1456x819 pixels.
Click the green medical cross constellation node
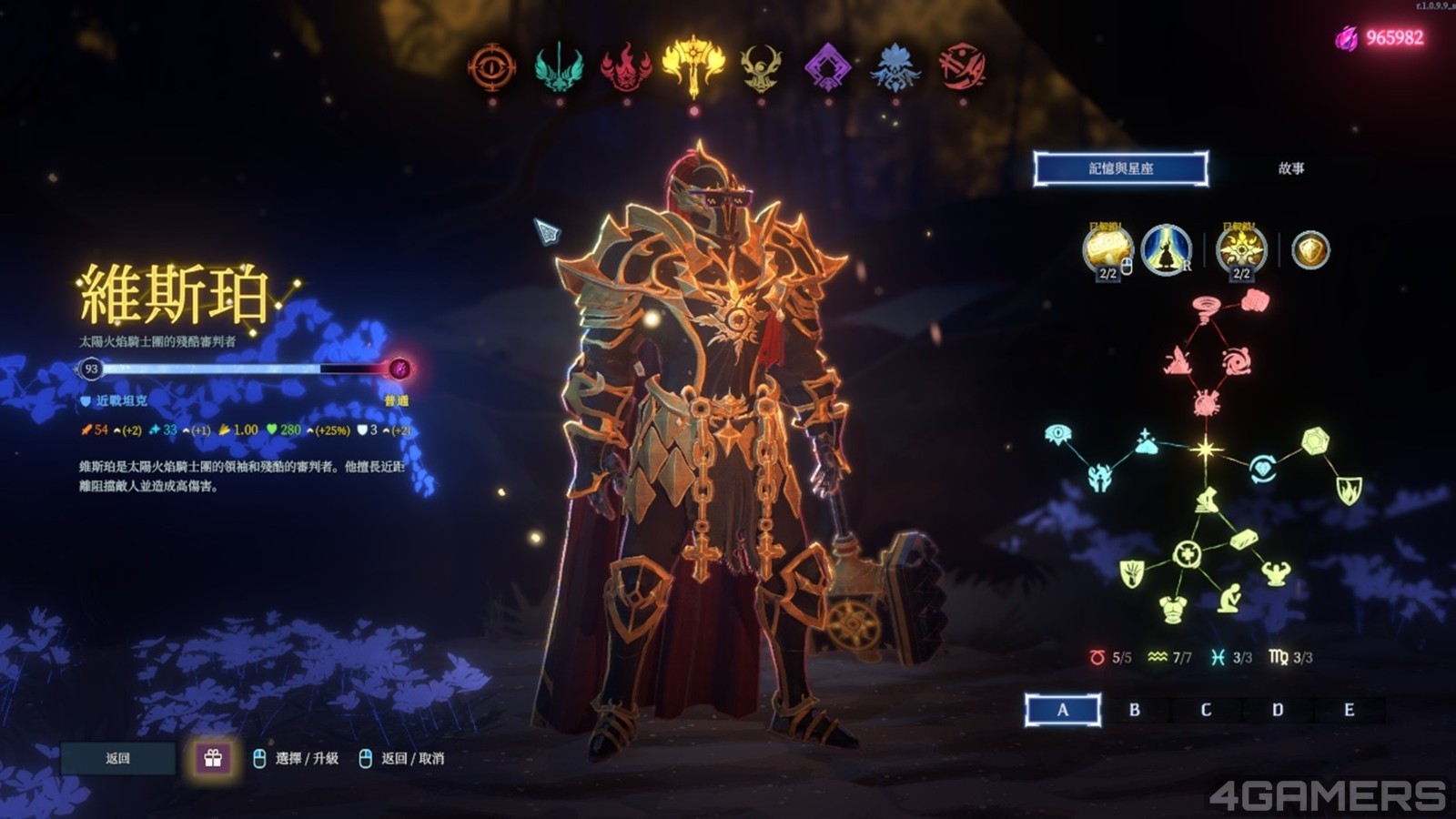point(1187,553)
